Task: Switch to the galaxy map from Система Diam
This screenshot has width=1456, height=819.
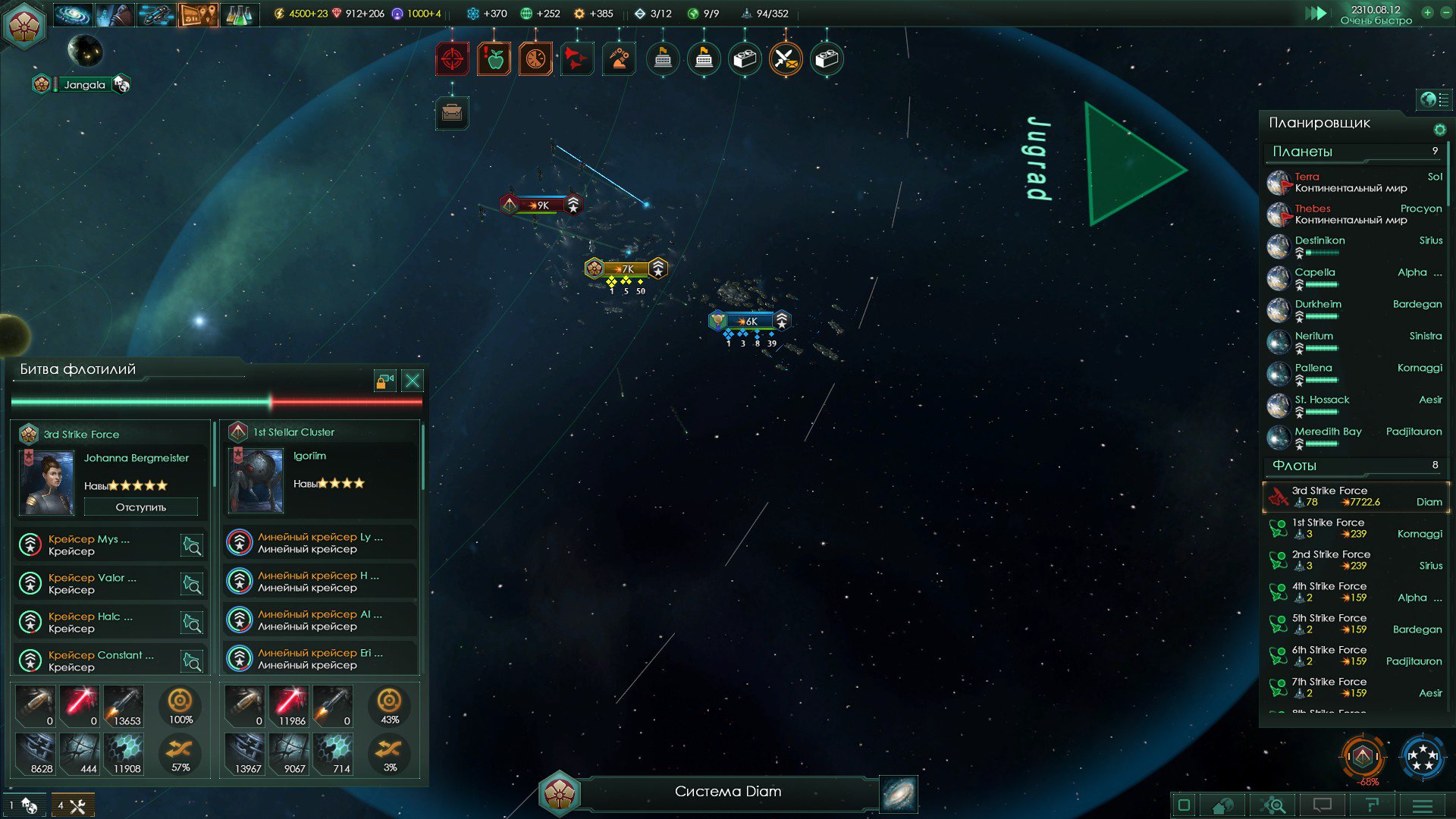Action: click(899, 793)
